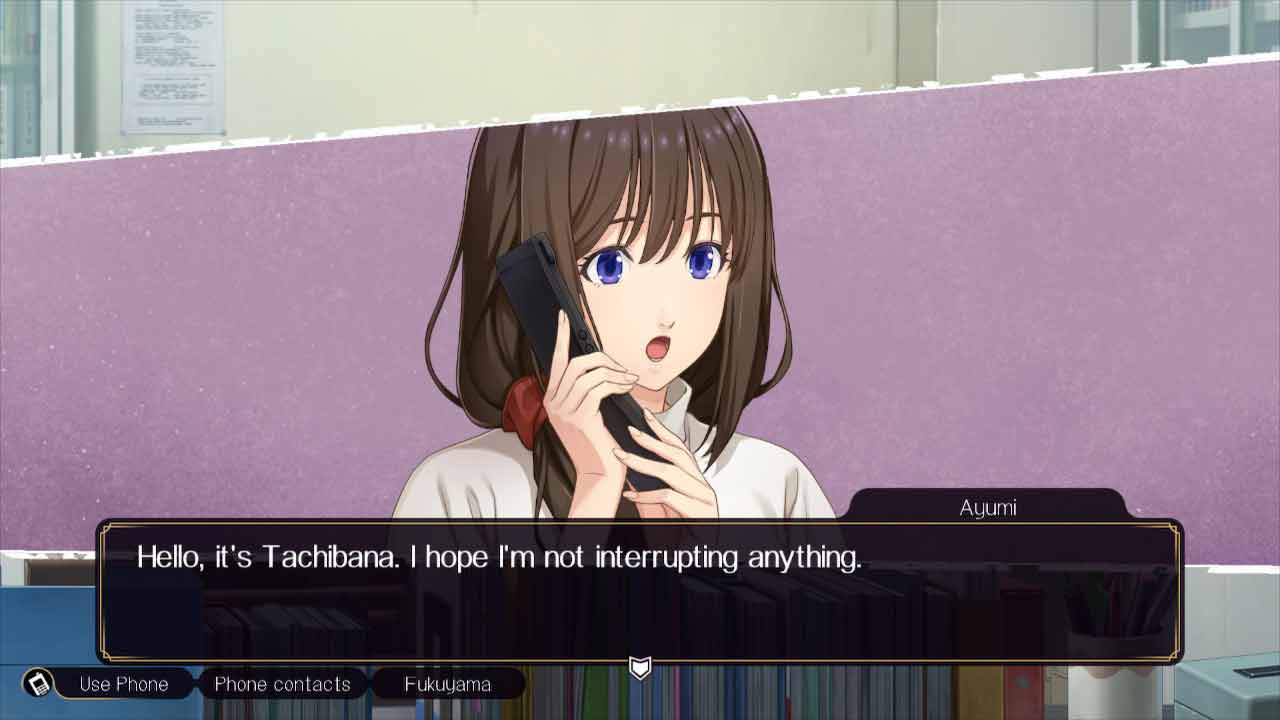Choose the Fukuyama breadcrumb entry
This screenshot has width=1280, height=720.
(x=447, y=684)
